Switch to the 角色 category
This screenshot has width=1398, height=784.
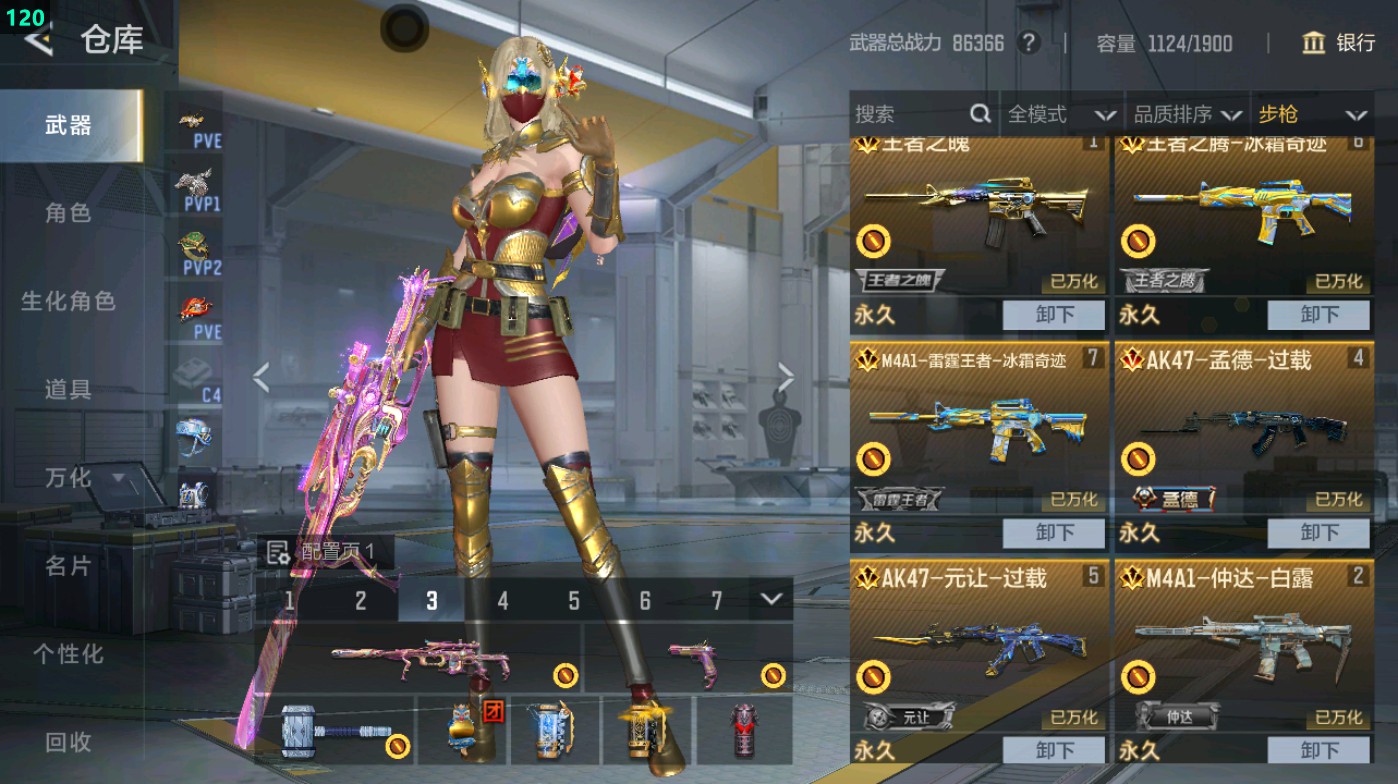[x=69, y=213]
